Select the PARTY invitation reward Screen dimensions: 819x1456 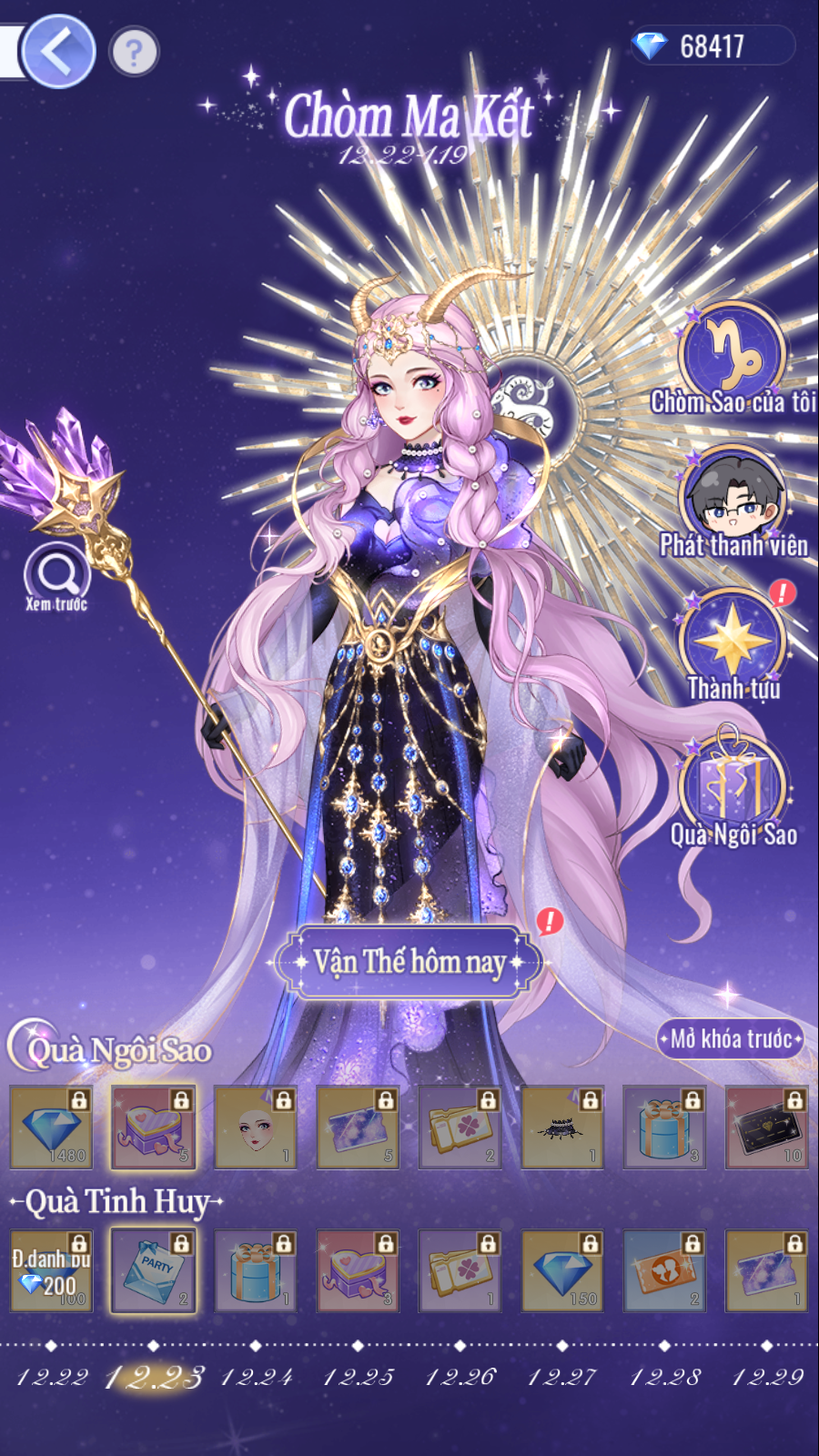(153, 1270)
